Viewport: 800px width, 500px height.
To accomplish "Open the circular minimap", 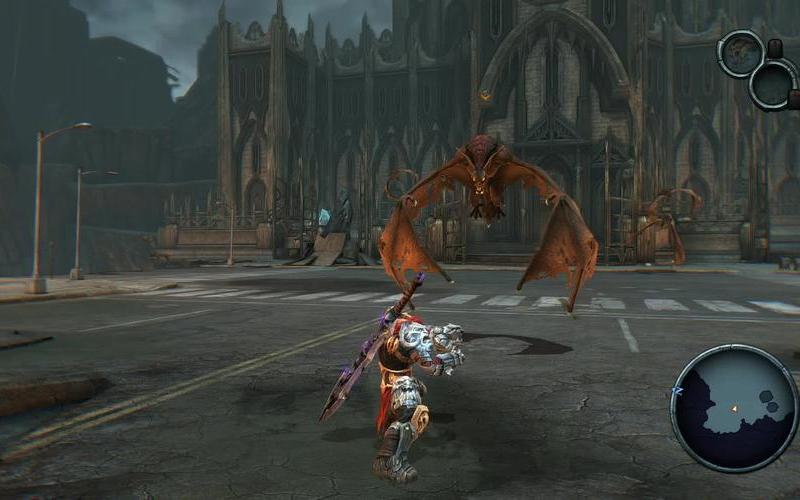I will [x=735, y=407].
